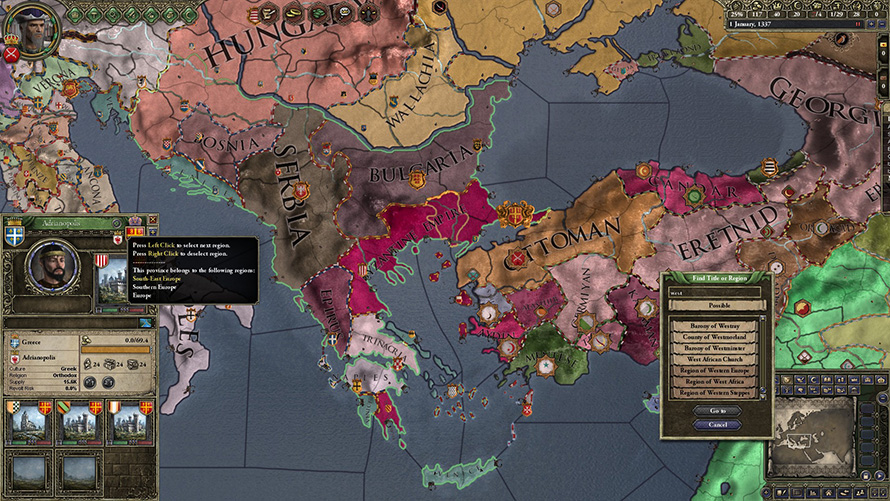Click the search text field in Find dialog
The image size is (890, 501).
coord(715,293)
